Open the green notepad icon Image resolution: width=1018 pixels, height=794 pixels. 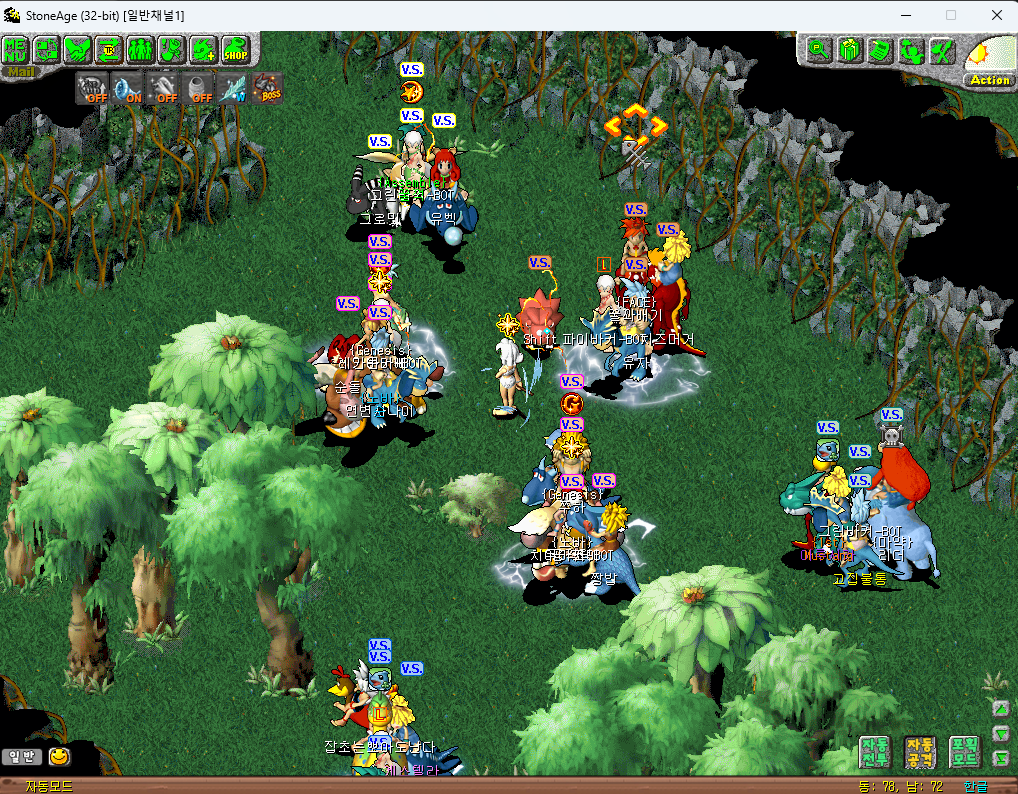click(x=879, y=49)
